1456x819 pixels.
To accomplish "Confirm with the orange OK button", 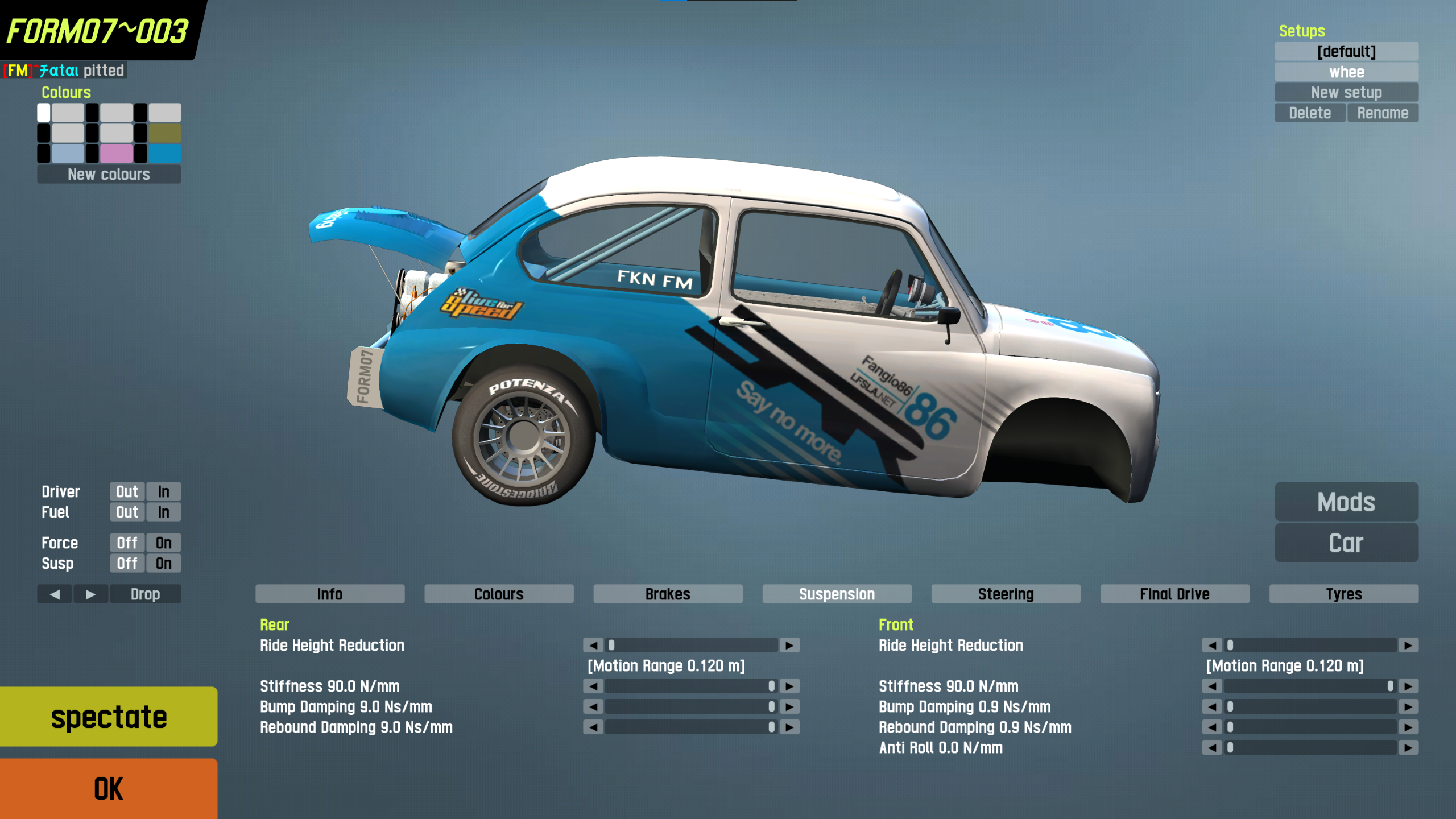I will pyautogui.click(x=108, y=788).
